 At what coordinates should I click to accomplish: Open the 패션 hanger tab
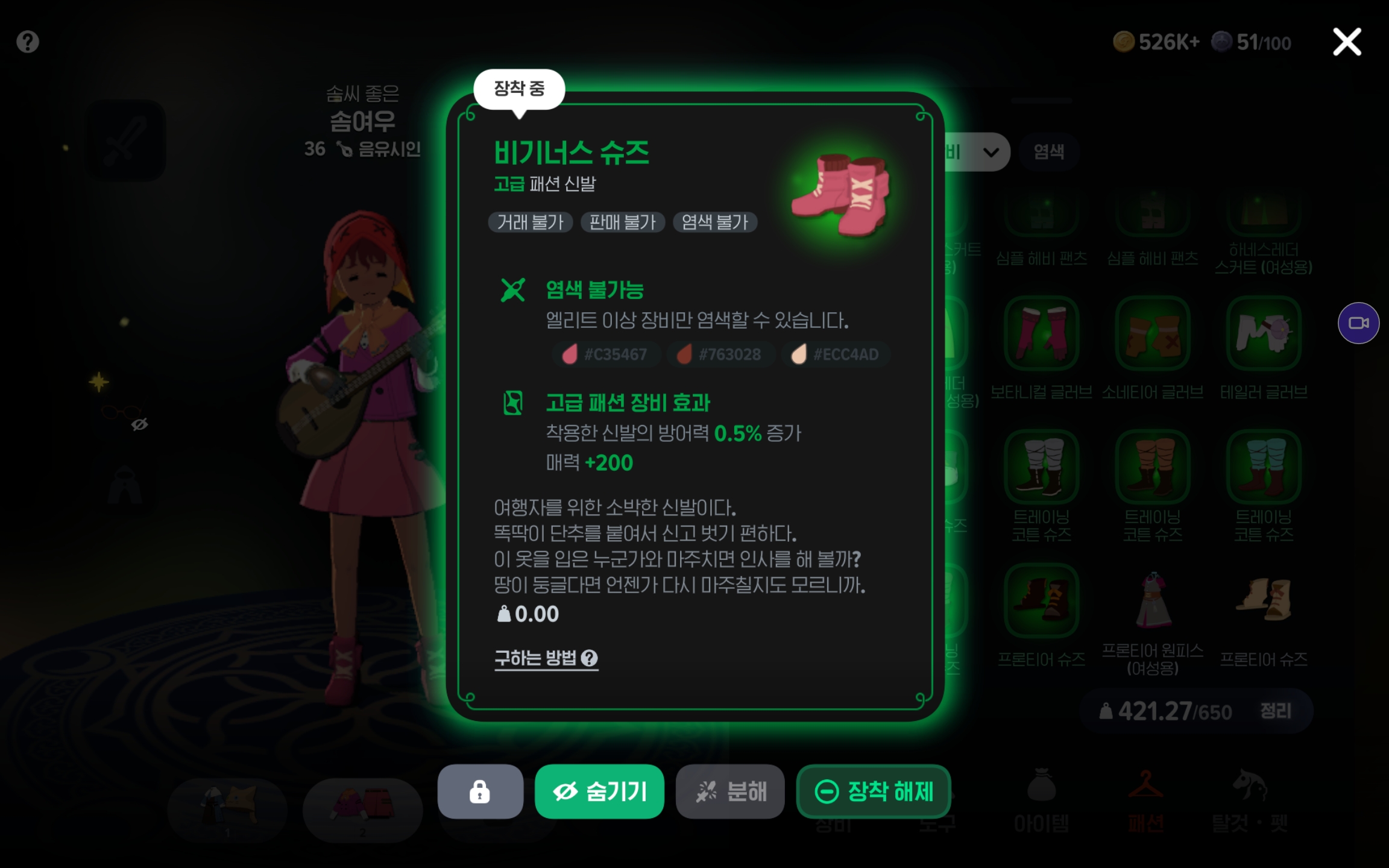point(1145,802)
